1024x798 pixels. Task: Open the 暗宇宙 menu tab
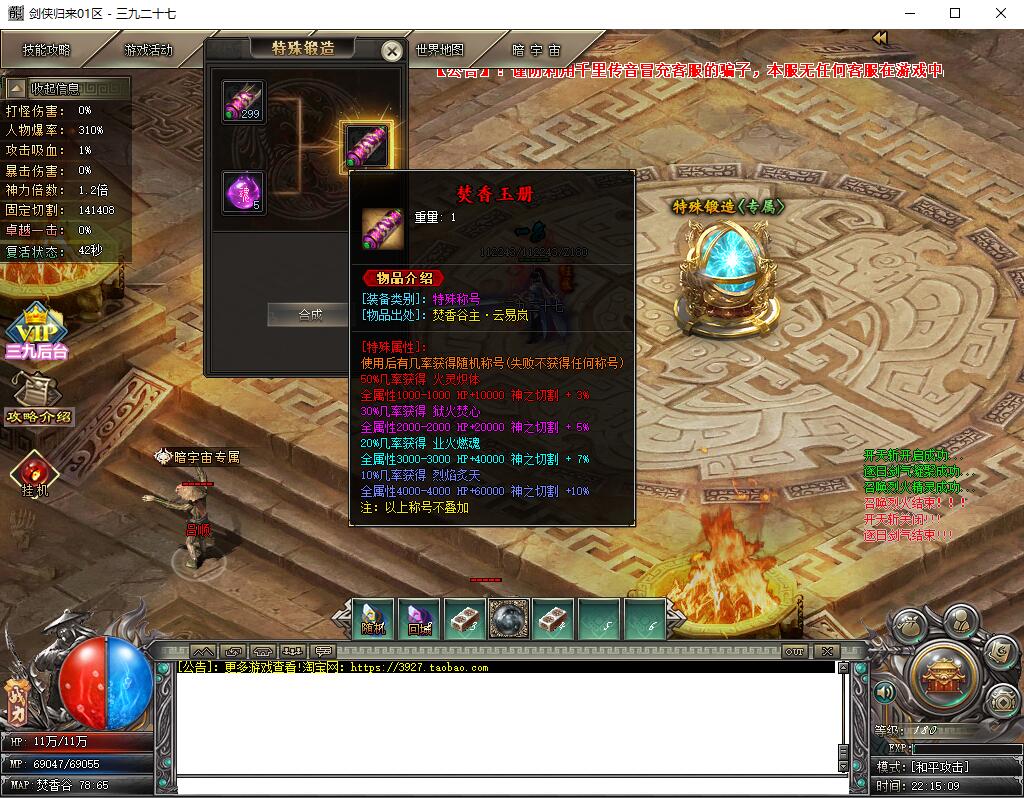536,50
